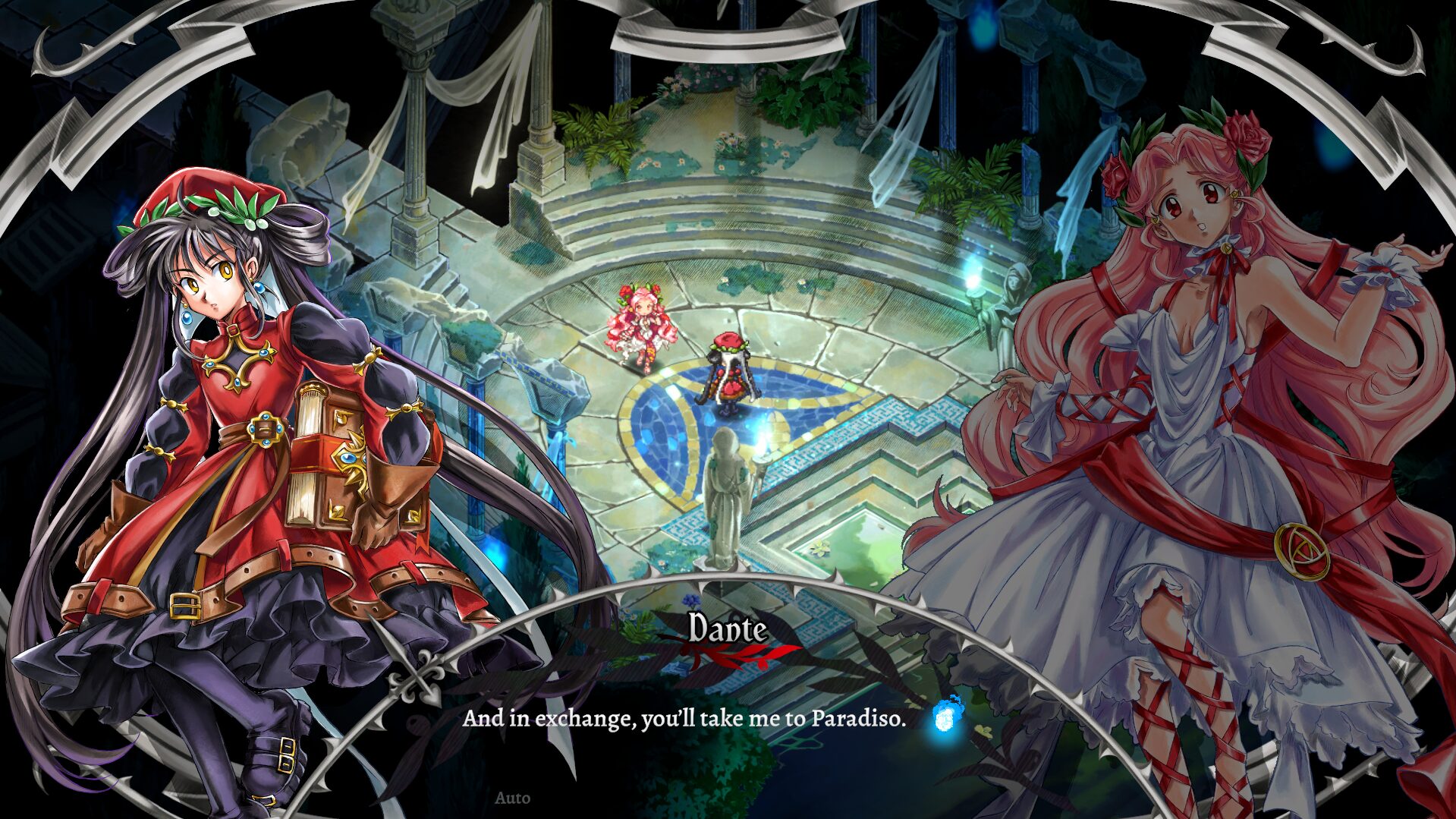
Task: Click the statue holding a glowing torch
Action: pyautogui.click(x=728, y=486)
